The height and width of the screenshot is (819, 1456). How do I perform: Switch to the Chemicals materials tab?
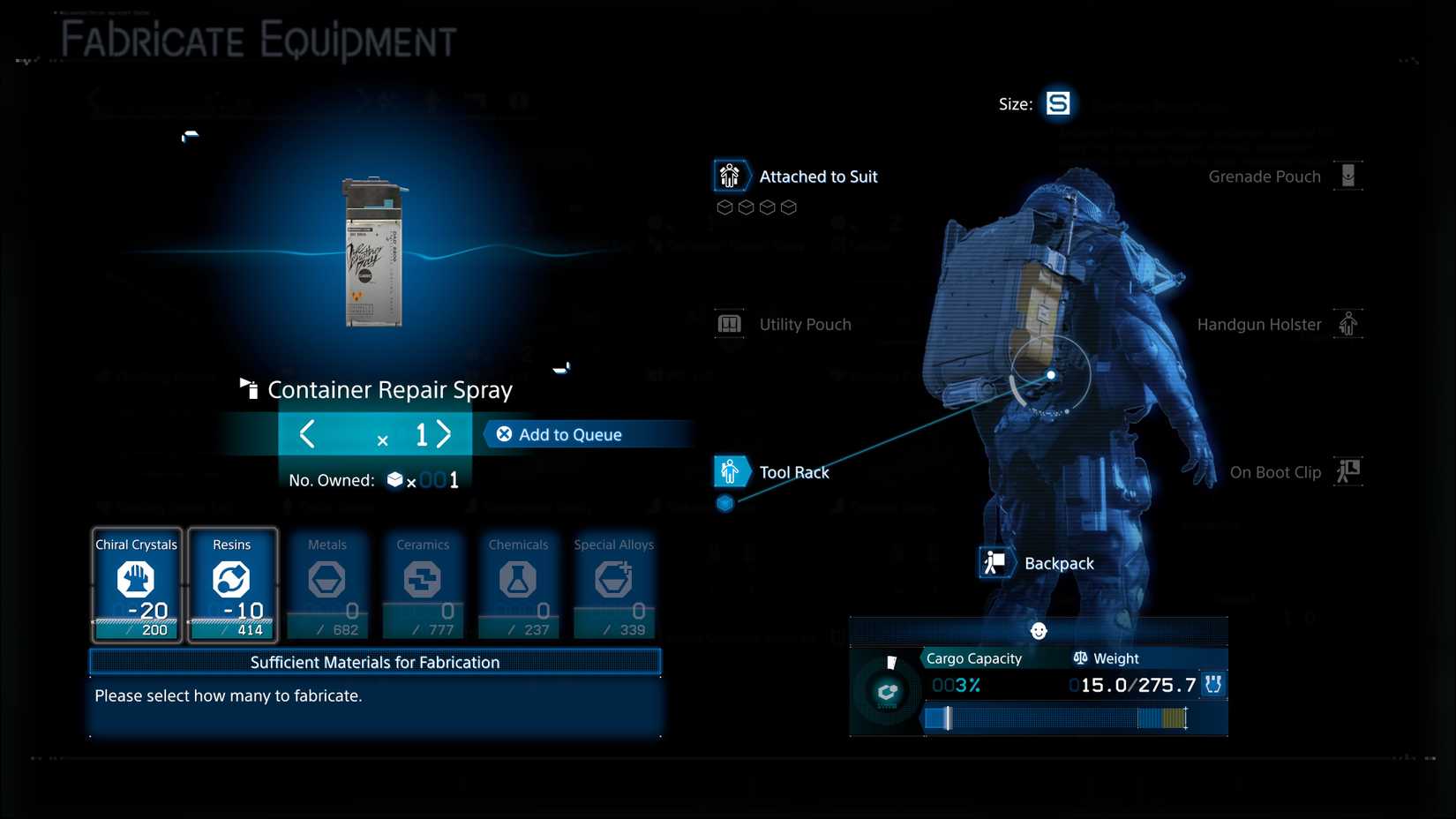[518, 582]
